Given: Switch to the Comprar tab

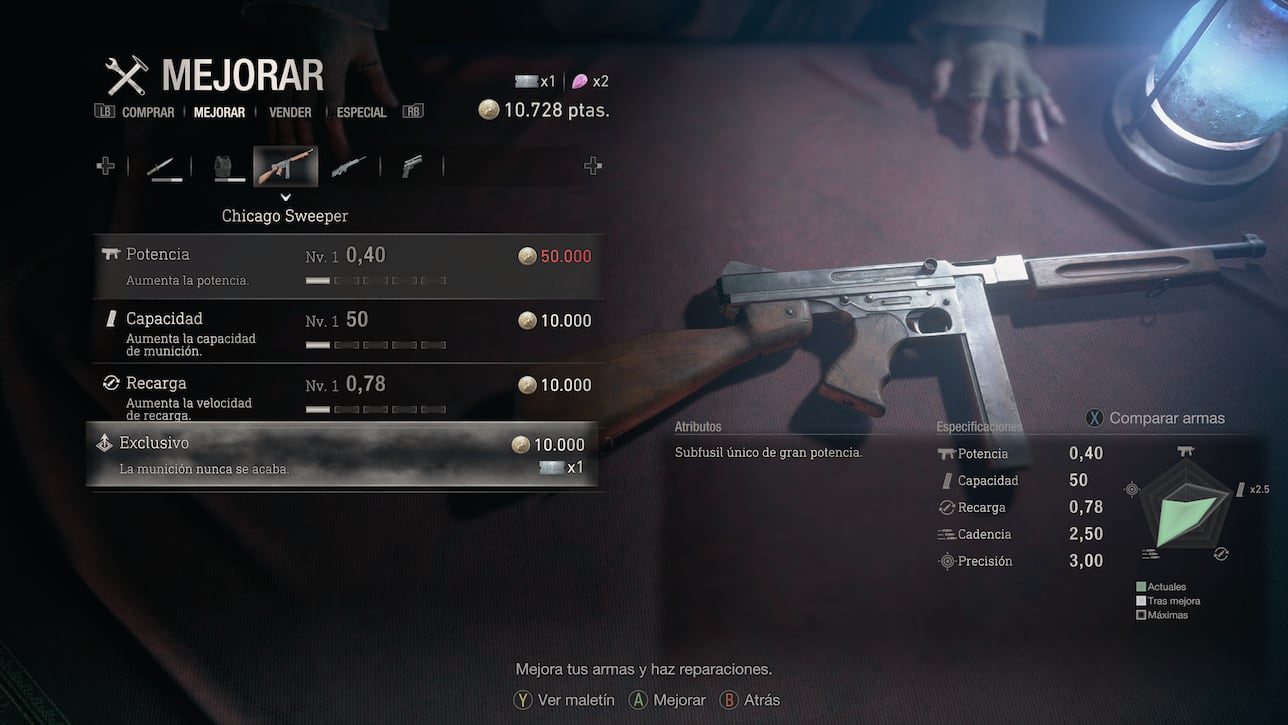Looking at the screenshot, I should [148, 113].
